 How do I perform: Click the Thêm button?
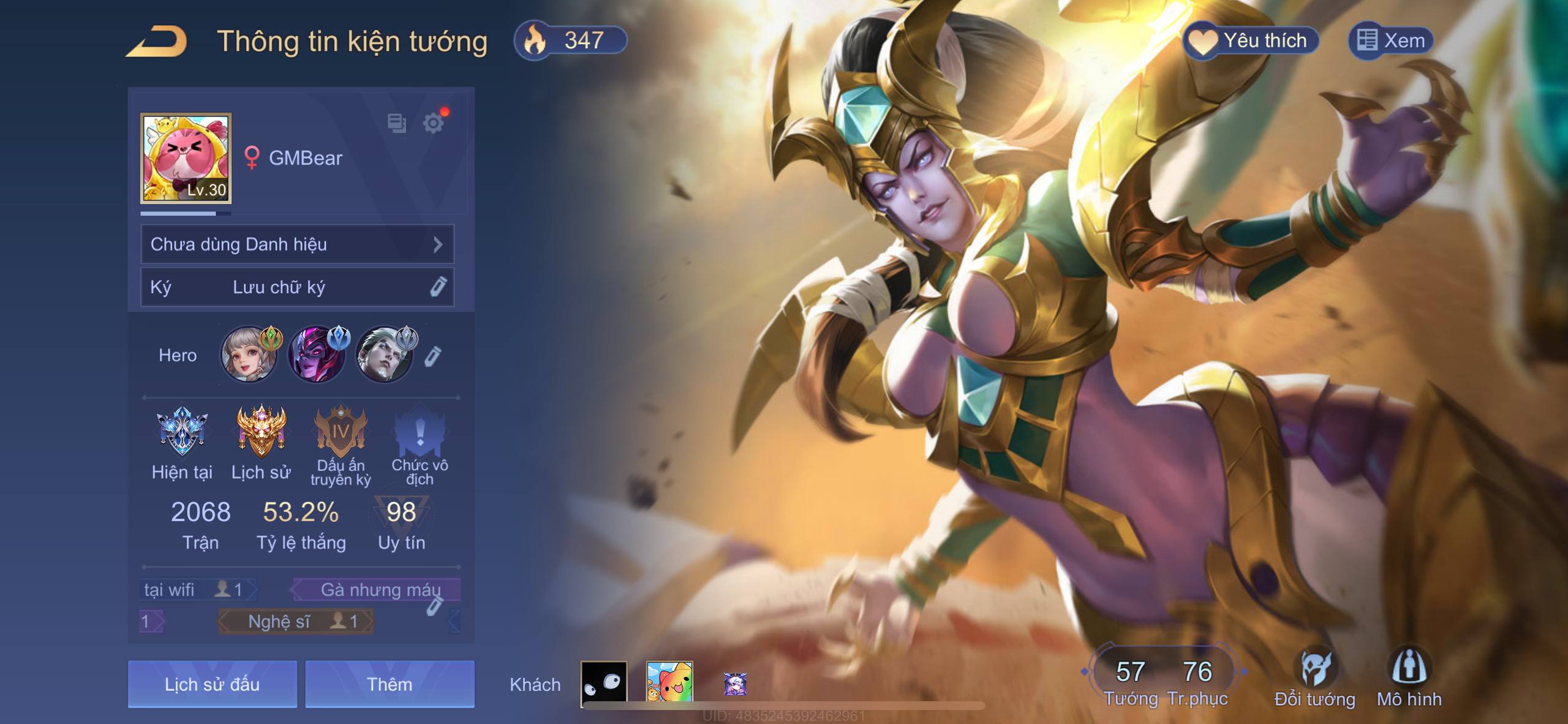tap(390, 684)
